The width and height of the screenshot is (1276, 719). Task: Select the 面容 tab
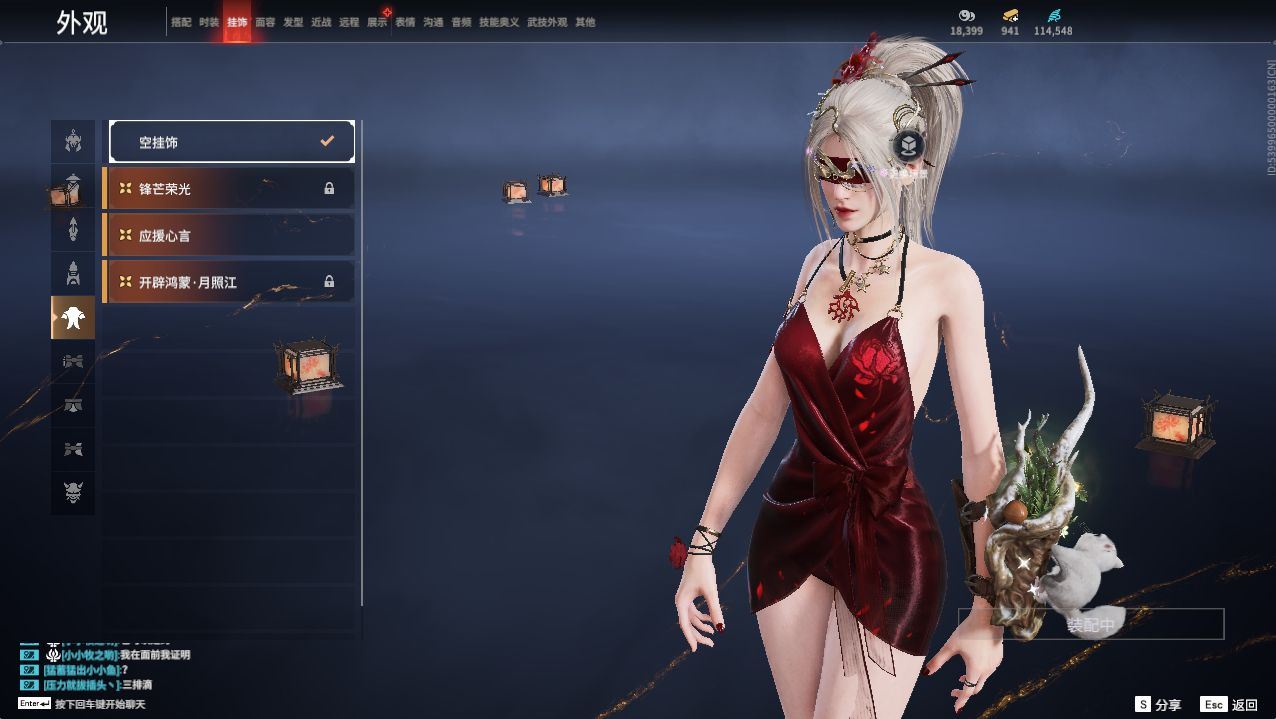pos(265,22)
